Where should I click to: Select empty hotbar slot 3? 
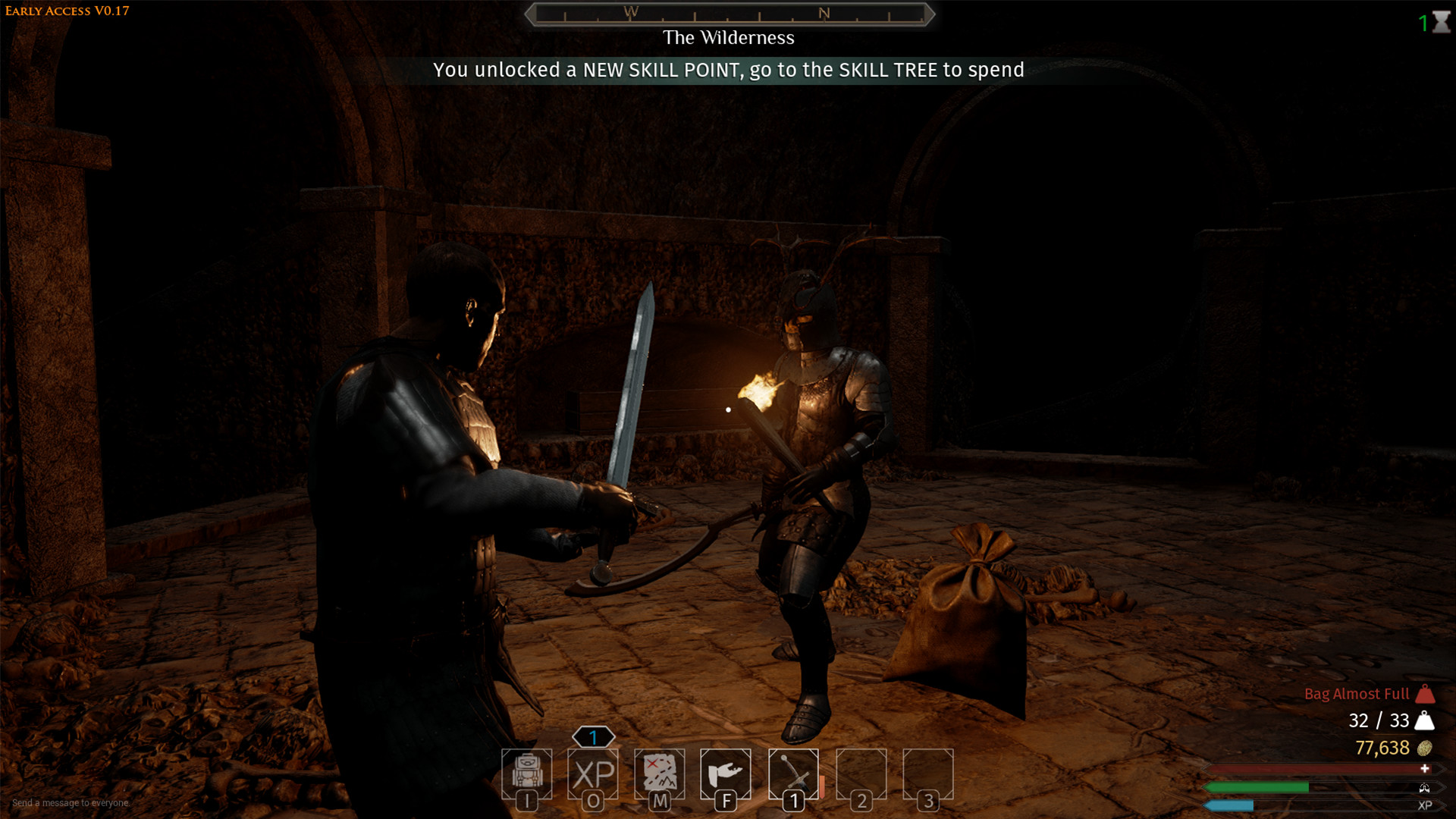pos(927,775)
